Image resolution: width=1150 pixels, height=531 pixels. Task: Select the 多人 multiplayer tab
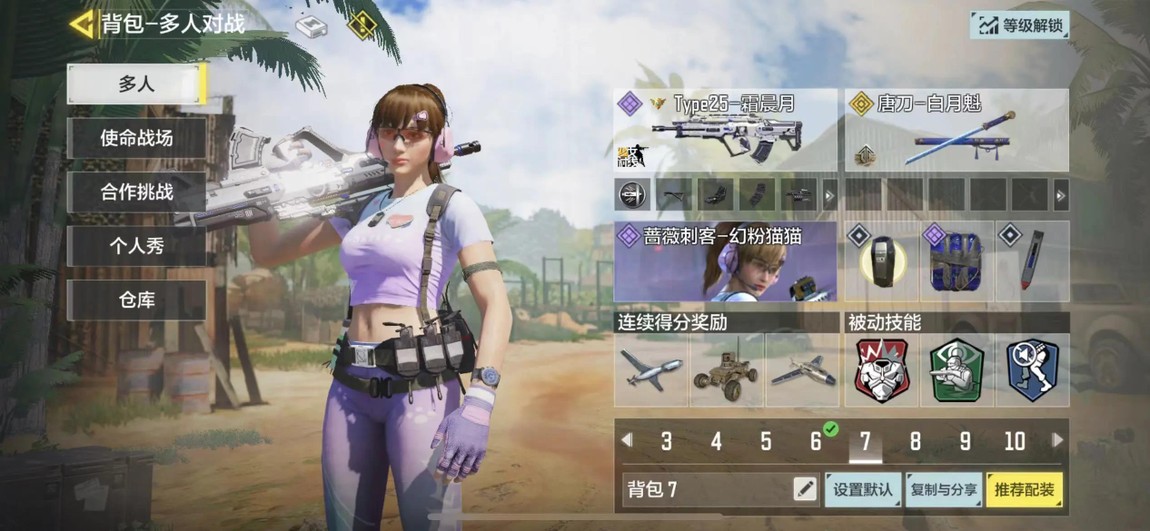tap(137, 84)
